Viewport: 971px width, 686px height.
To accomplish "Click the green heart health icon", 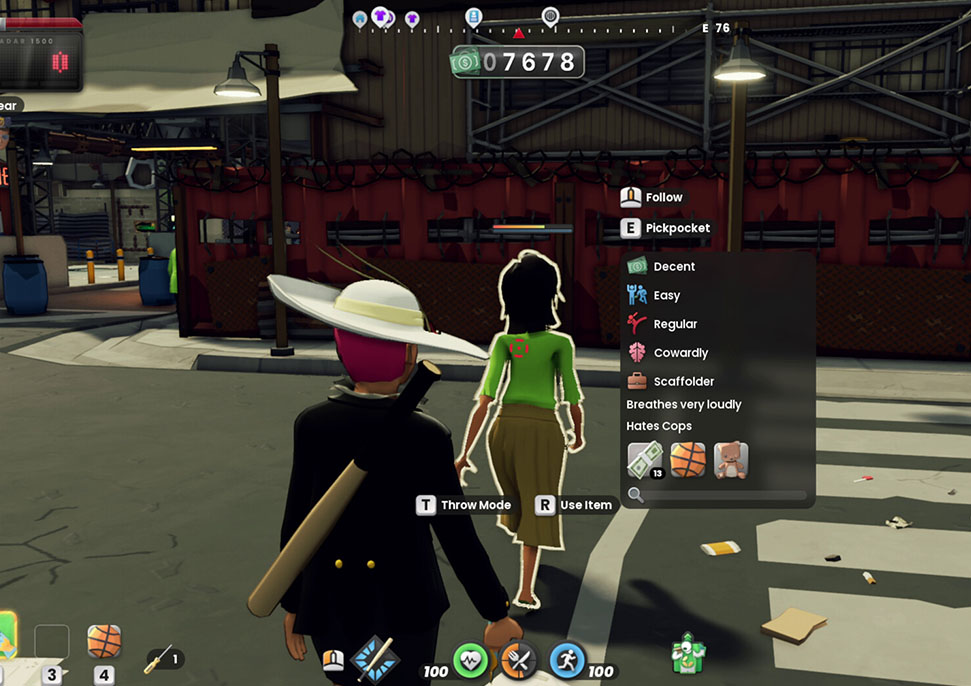I will click(x=471, y=661).
